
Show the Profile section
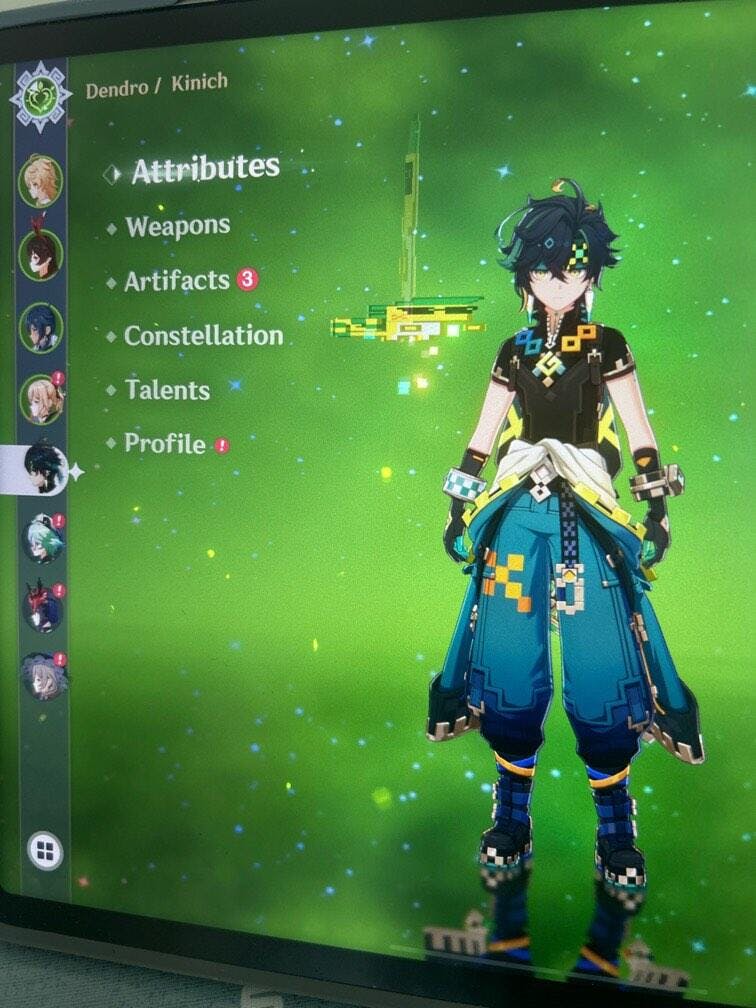165,444
